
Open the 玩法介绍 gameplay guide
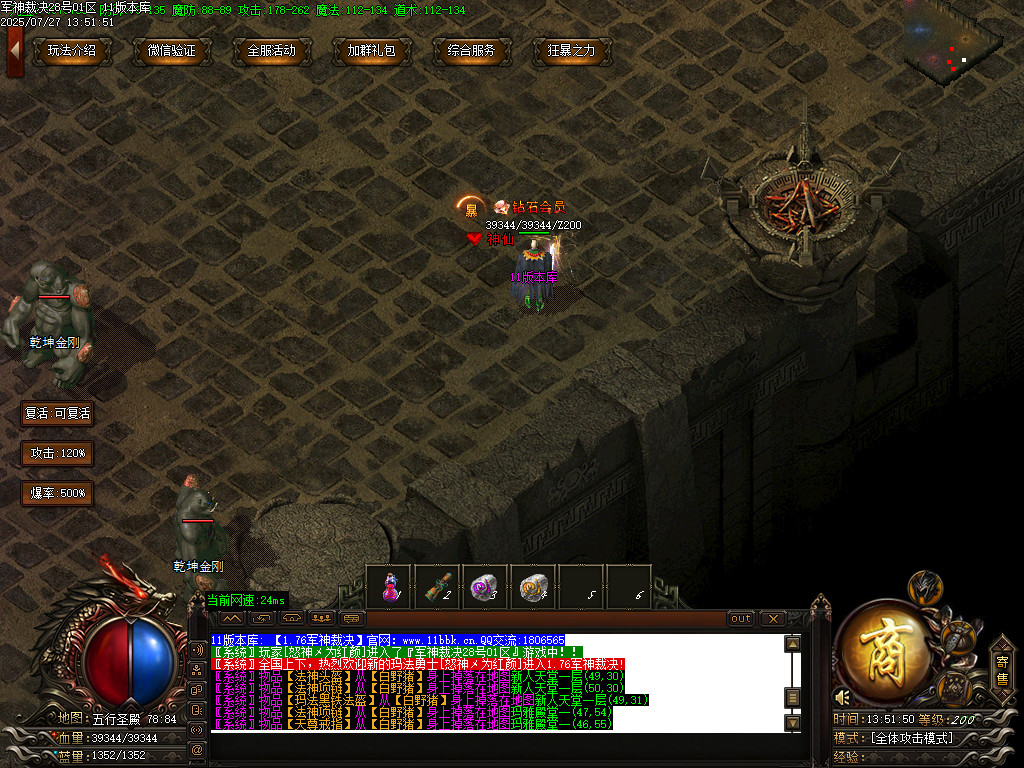point(72,51)
